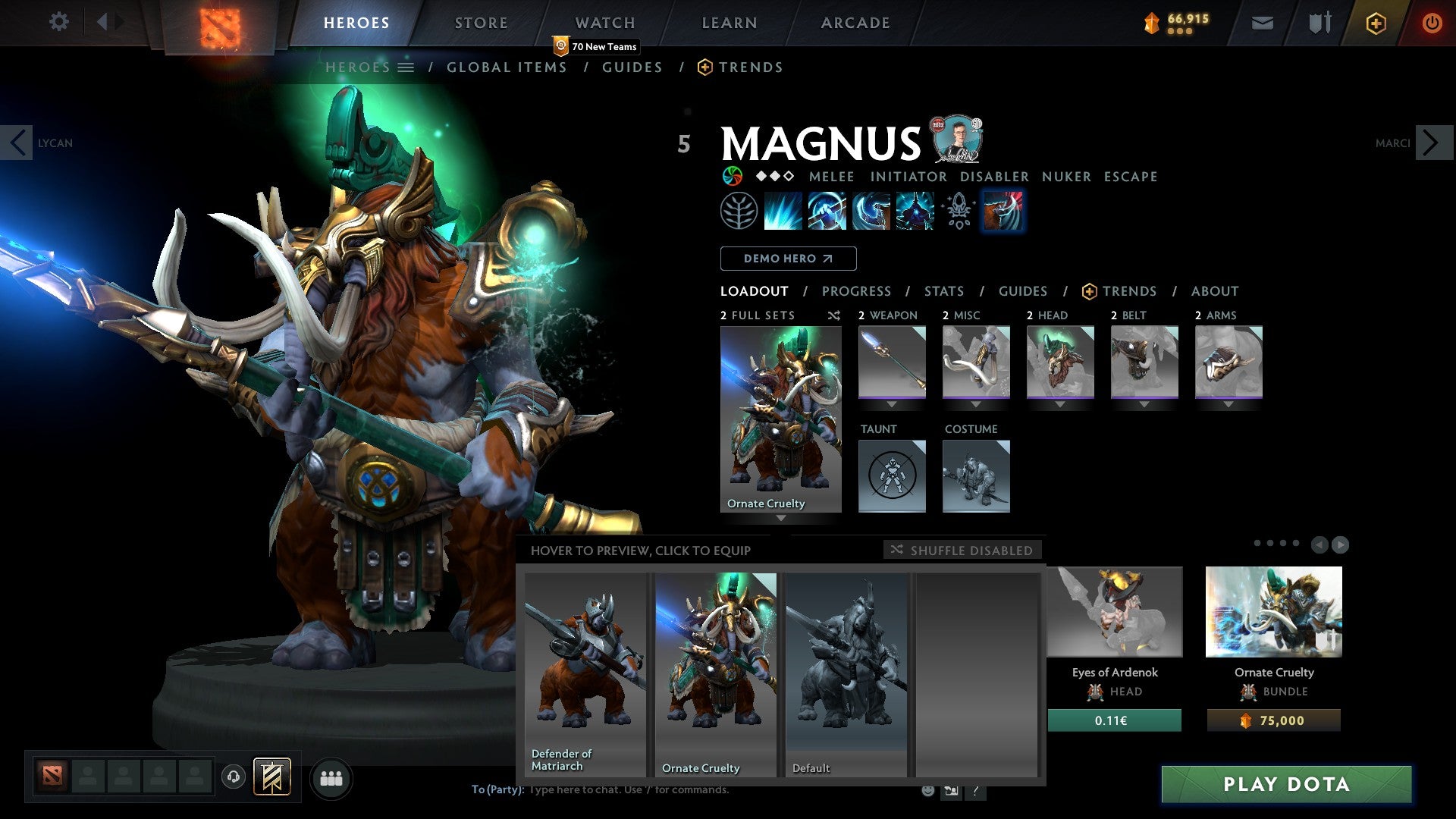The image size is (1456, 819).
Task: Open the voice chat headset icon
Action: coord(233,778)
